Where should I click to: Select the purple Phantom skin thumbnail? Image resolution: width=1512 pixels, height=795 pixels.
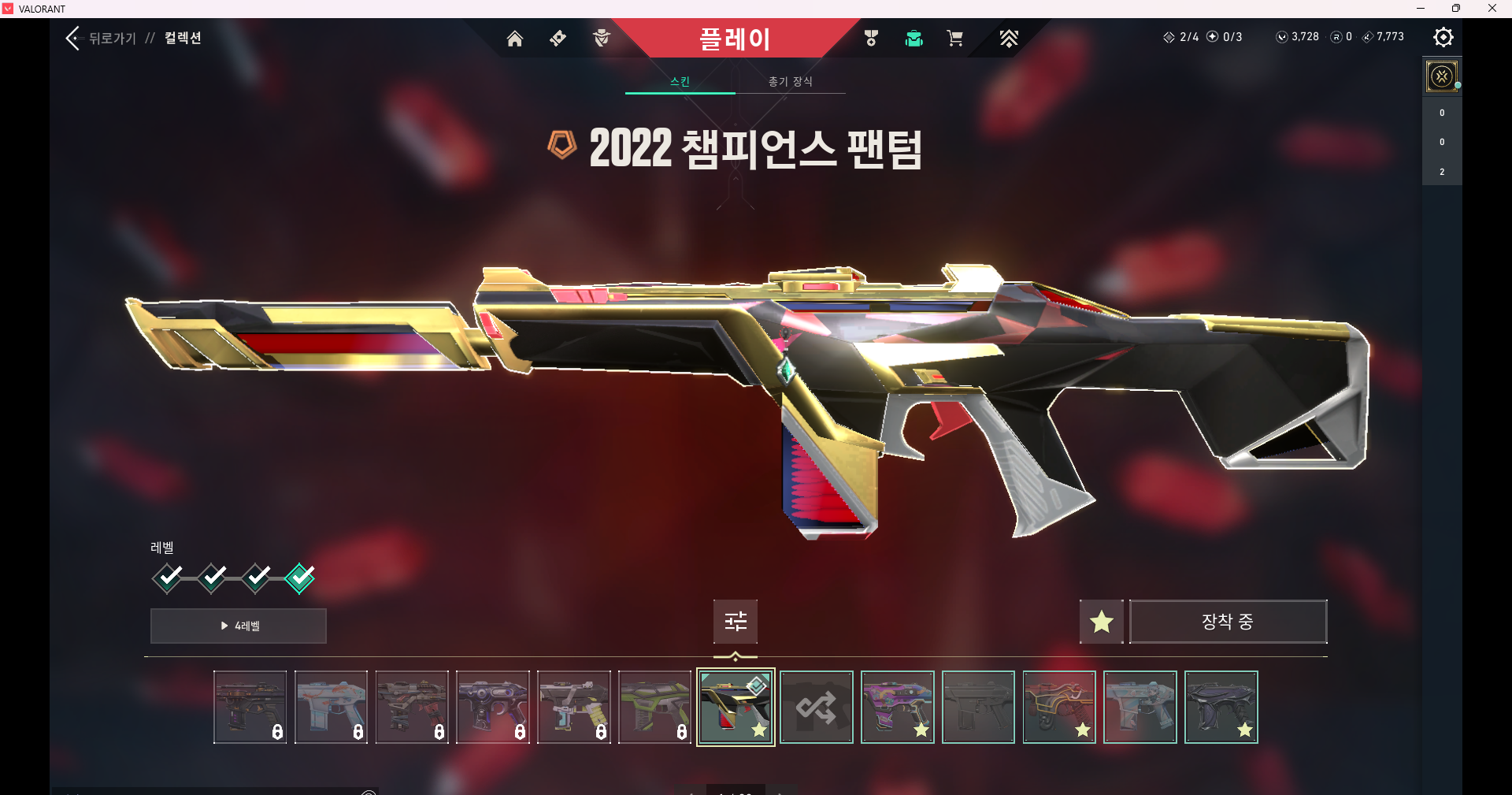898,707
